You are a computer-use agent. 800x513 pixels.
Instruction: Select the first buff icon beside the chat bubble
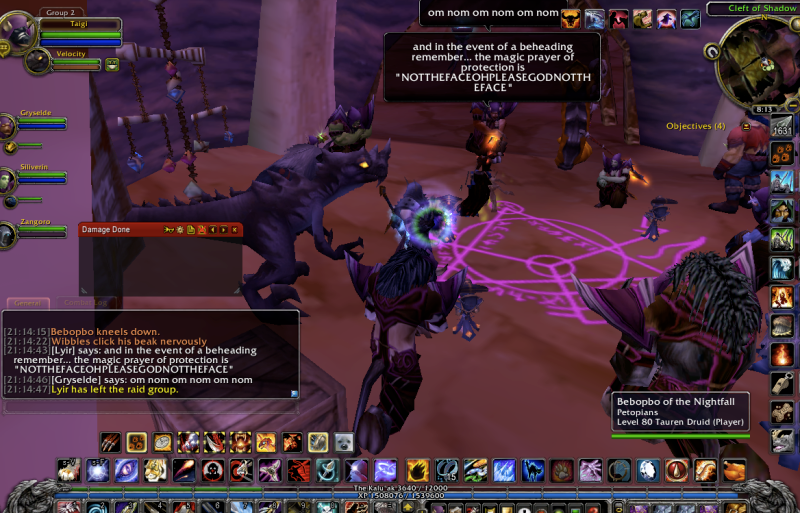[570, 18]
